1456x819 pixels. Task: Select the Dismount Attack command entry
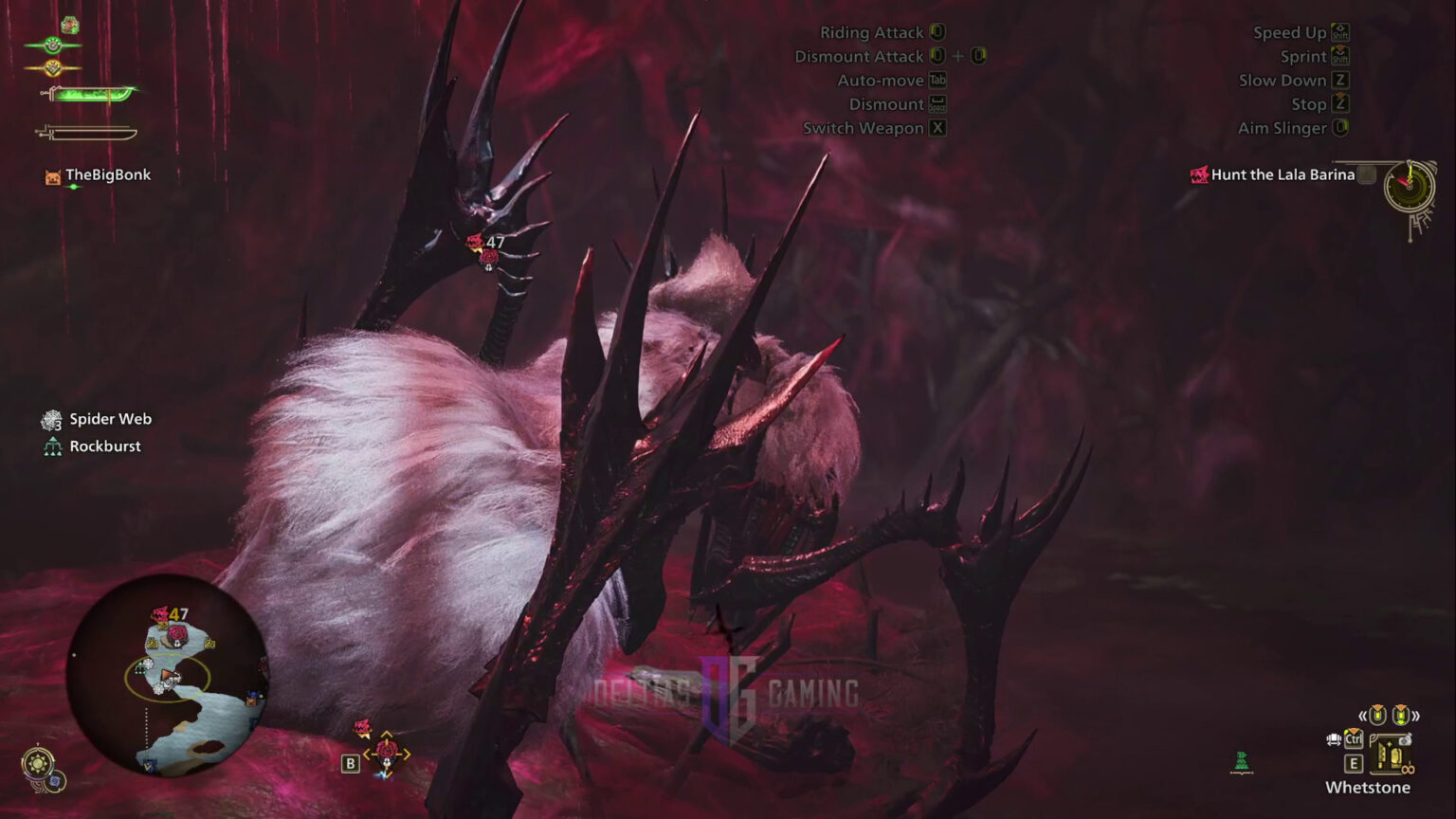coord(861,56)
